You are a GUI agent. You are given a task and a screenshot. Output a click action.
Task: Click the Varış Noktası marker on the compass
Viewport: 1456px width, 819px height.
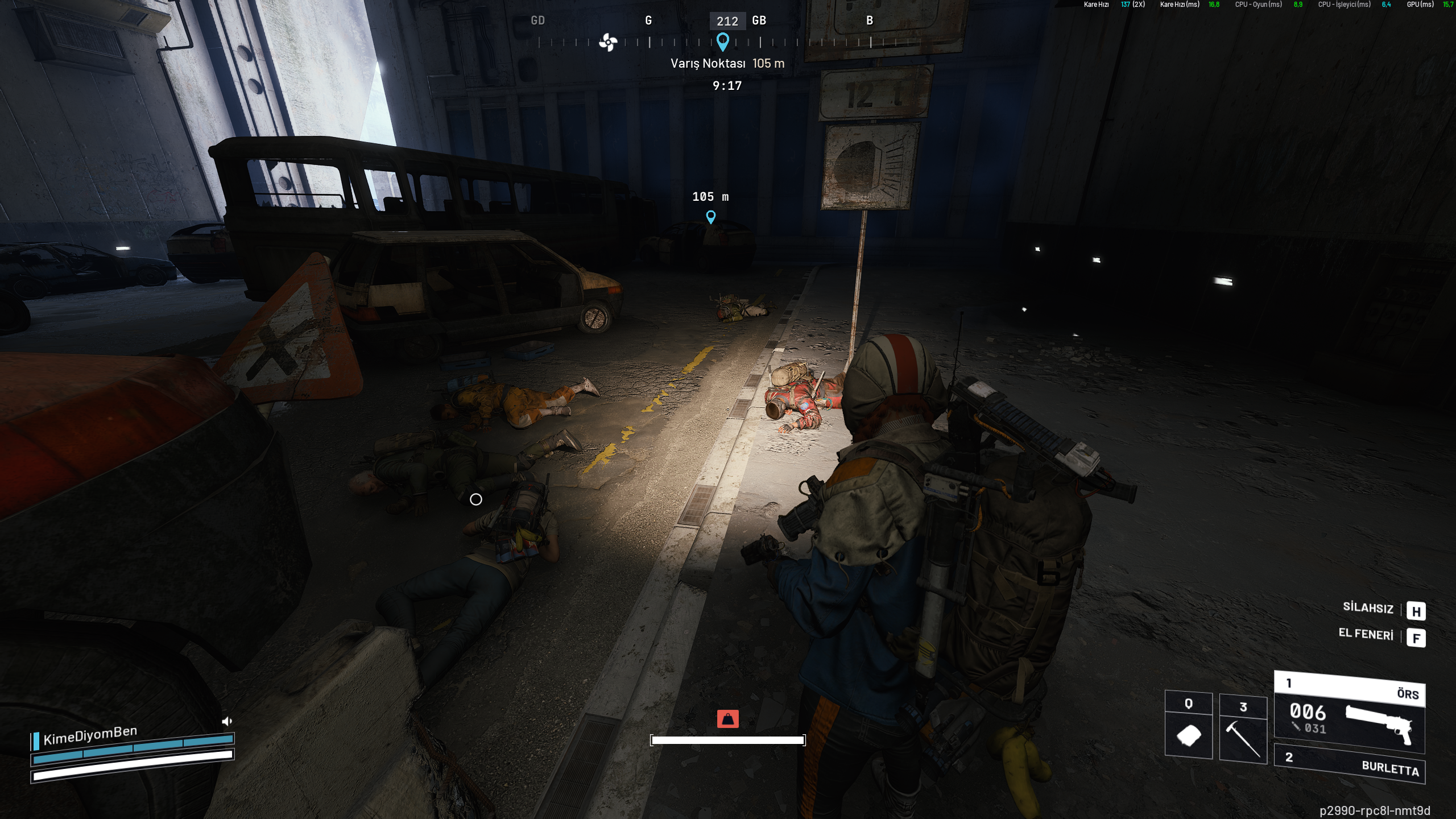point(722,42)
